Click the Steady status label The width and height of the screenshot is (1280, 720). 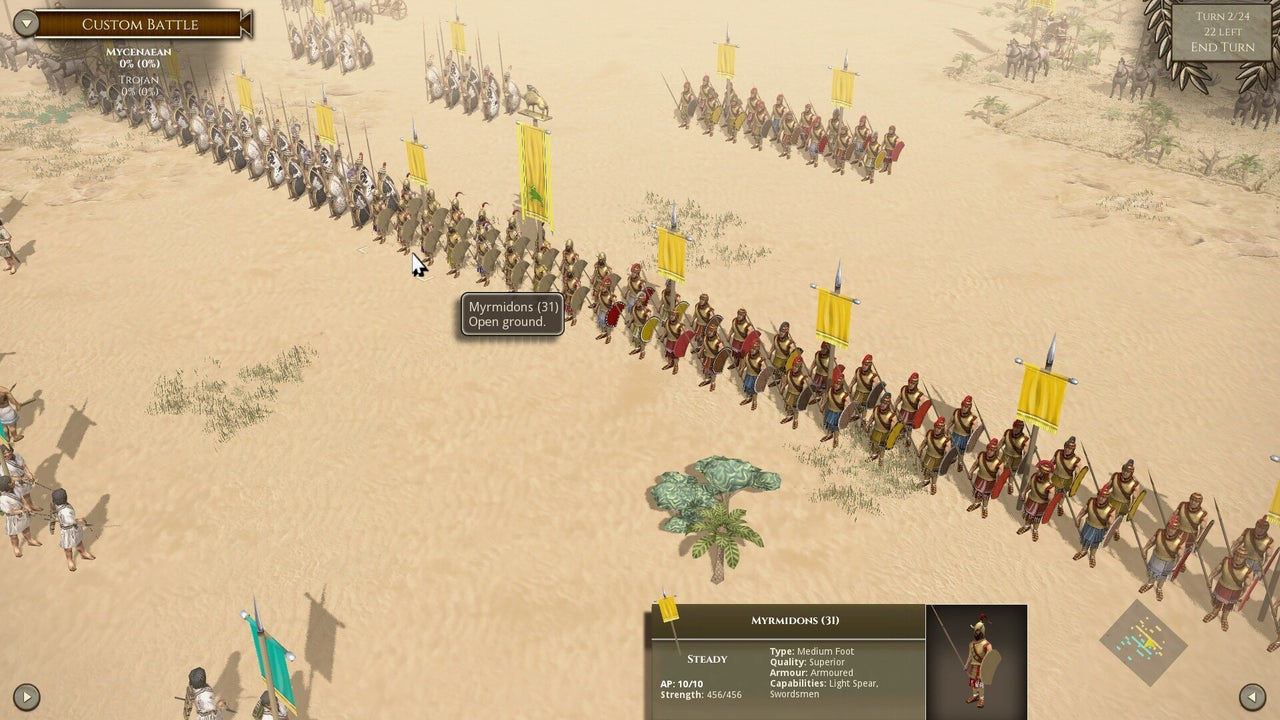706,659
